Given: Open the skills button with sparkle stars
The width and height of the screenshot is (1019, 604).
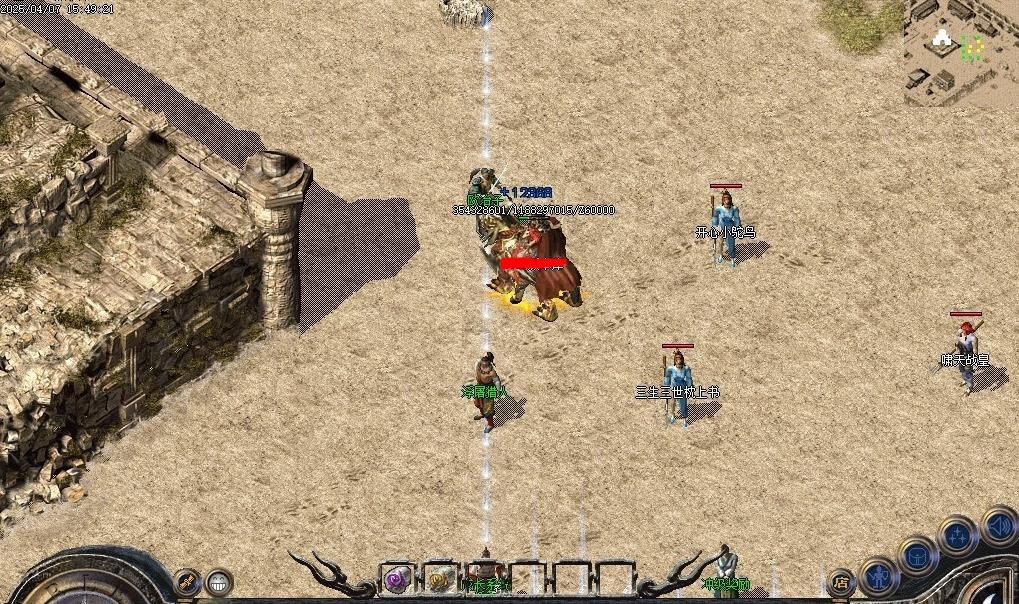Looking at the screenshot, I should [957, 536].
